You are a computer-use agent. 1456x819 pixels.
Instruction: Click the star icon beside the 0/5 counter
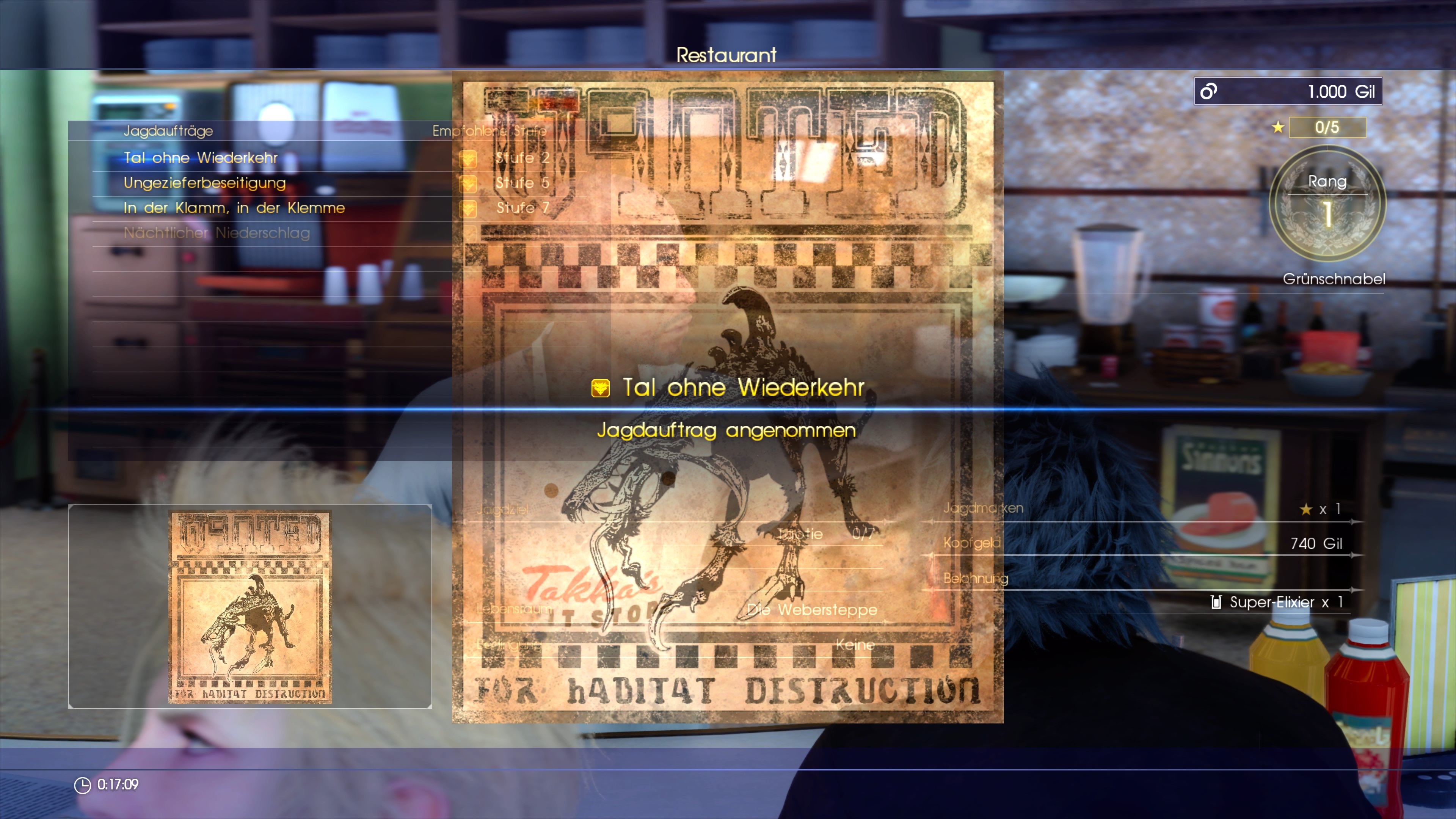point(1279,128)
